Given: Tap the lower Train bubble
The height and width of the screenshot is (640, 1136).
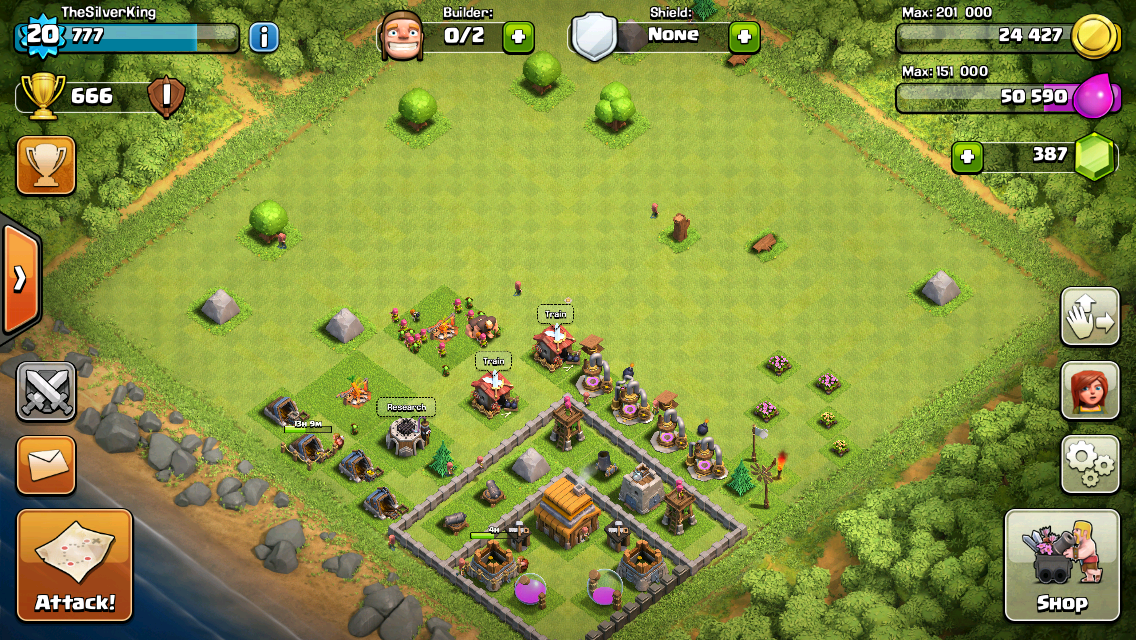Looking at the screenshot, I should point(493,361).
